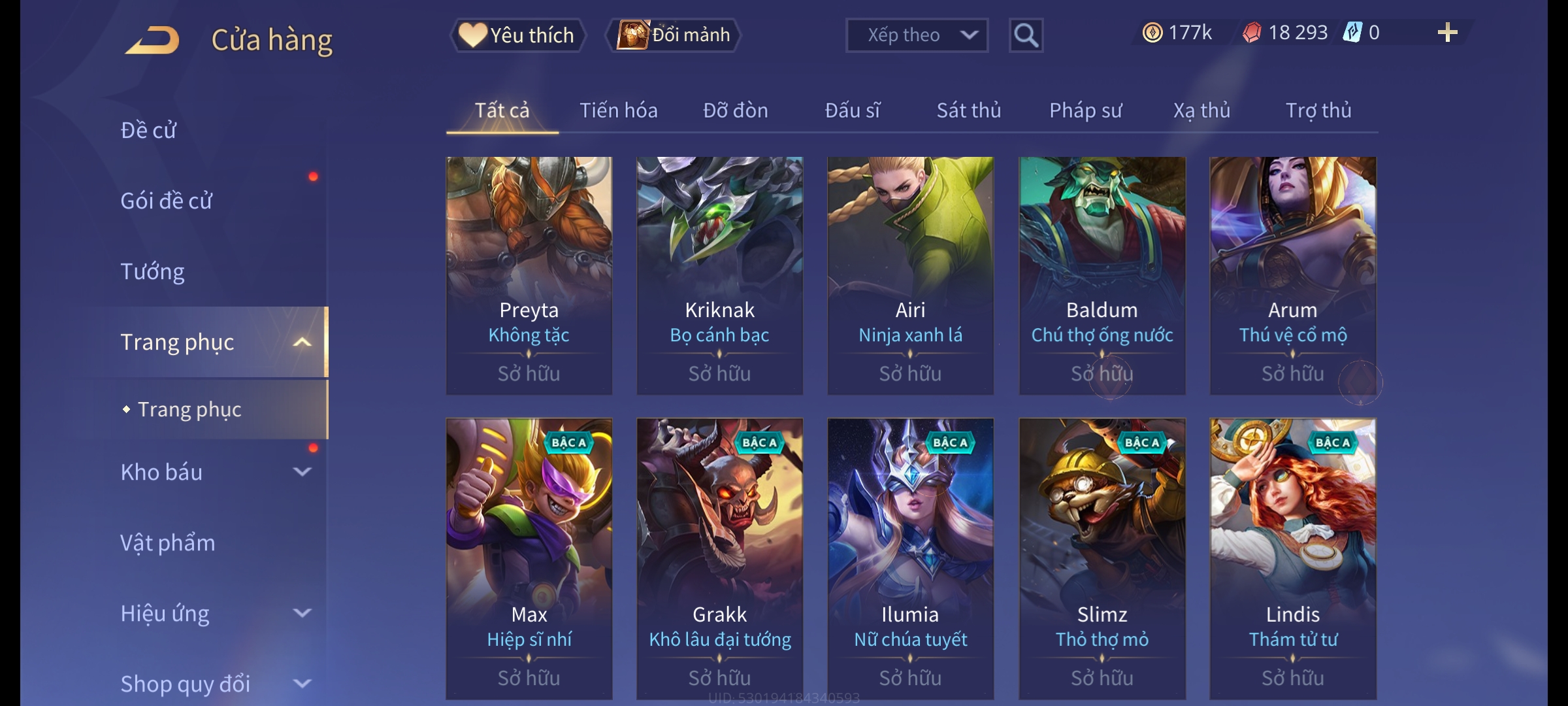Add currency with the plus button
Viewport: 1568px width, 706px height.
[1447, 33]
